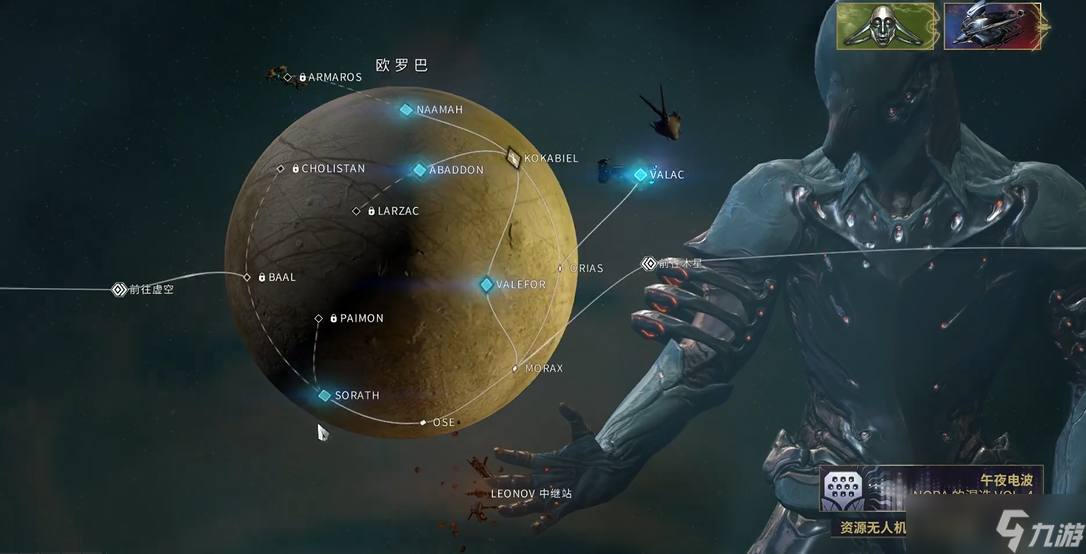Select the Orias node
The height and width of the screenshot is (554, 1086).
[561, 268]
